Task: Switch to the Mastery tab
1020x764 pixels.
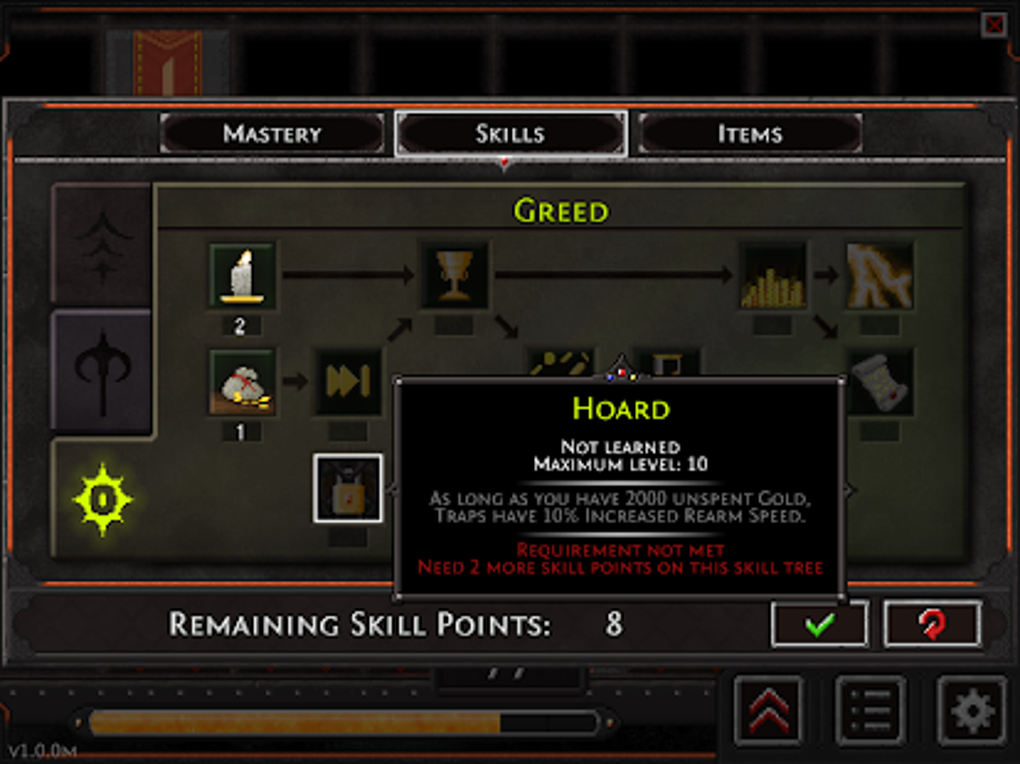Action: pos(272,133)
